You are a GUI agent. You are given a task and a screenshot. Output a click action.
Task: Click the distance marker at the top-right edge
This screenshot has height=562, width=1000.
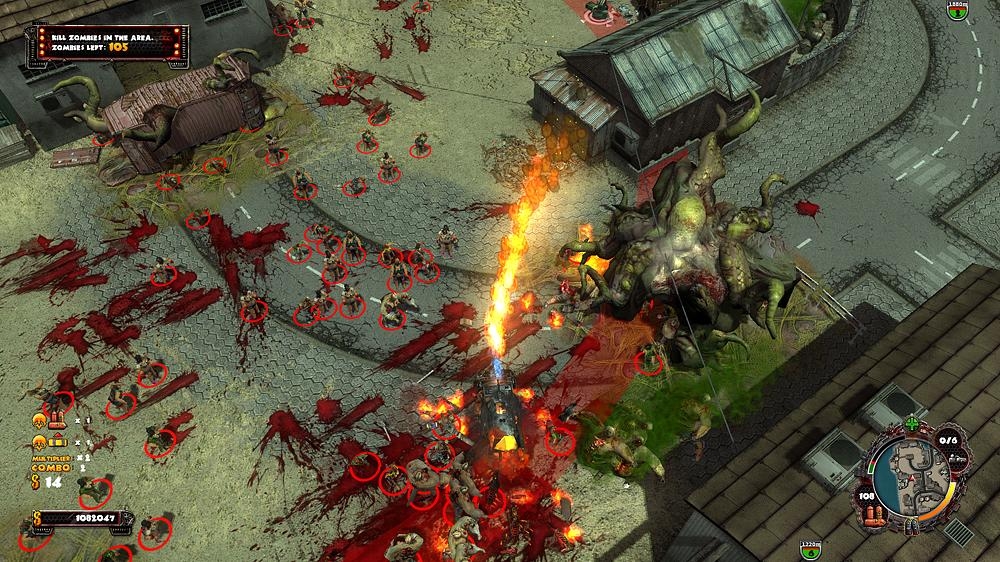[958, 11]
